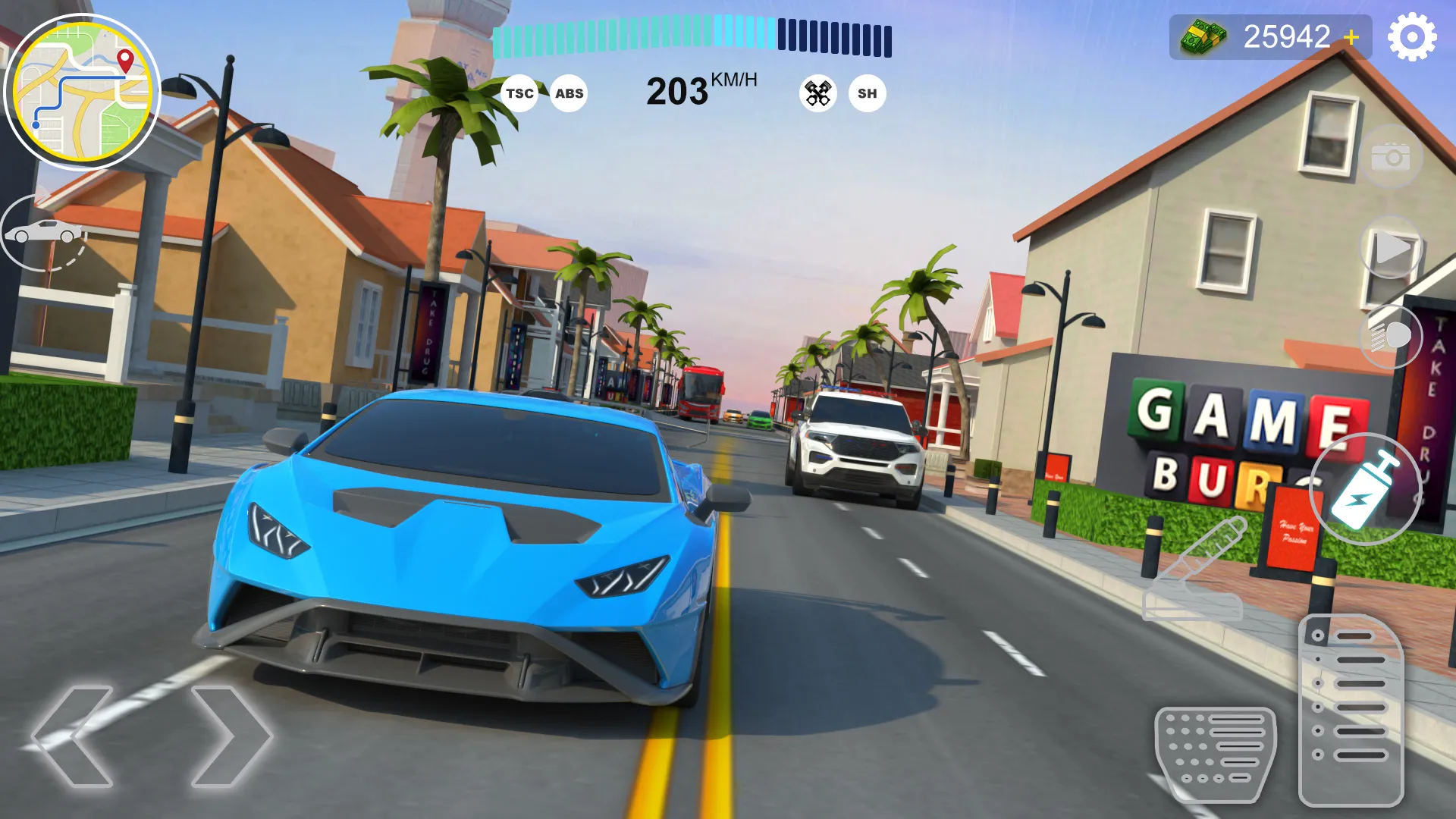Open the replay playback feature
Viewport: 1456px width, 819px height.
click(1392, 246)
